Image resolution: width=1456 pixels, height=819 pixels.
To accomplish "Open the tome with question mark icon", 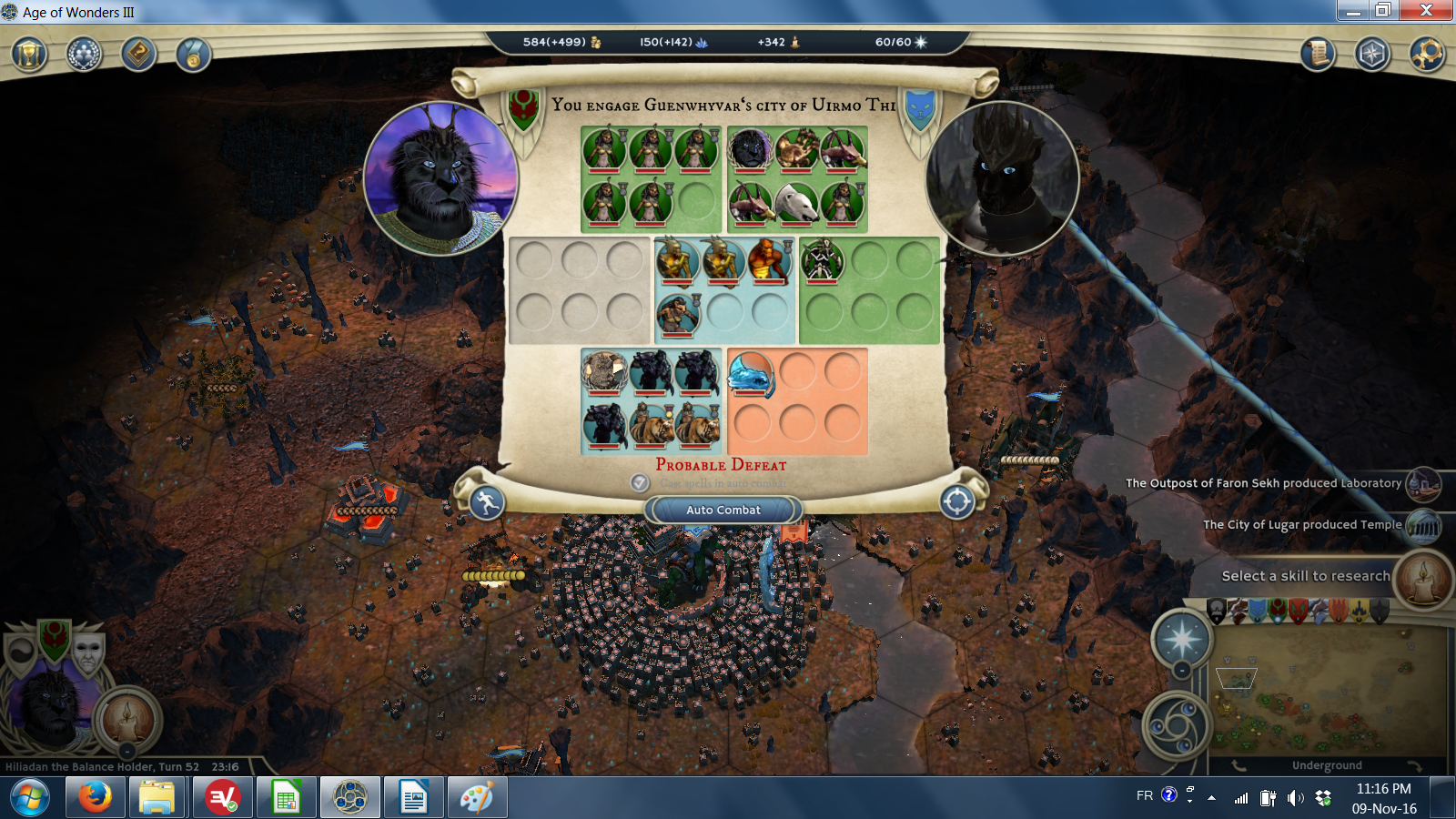I will tap(138, 55).
